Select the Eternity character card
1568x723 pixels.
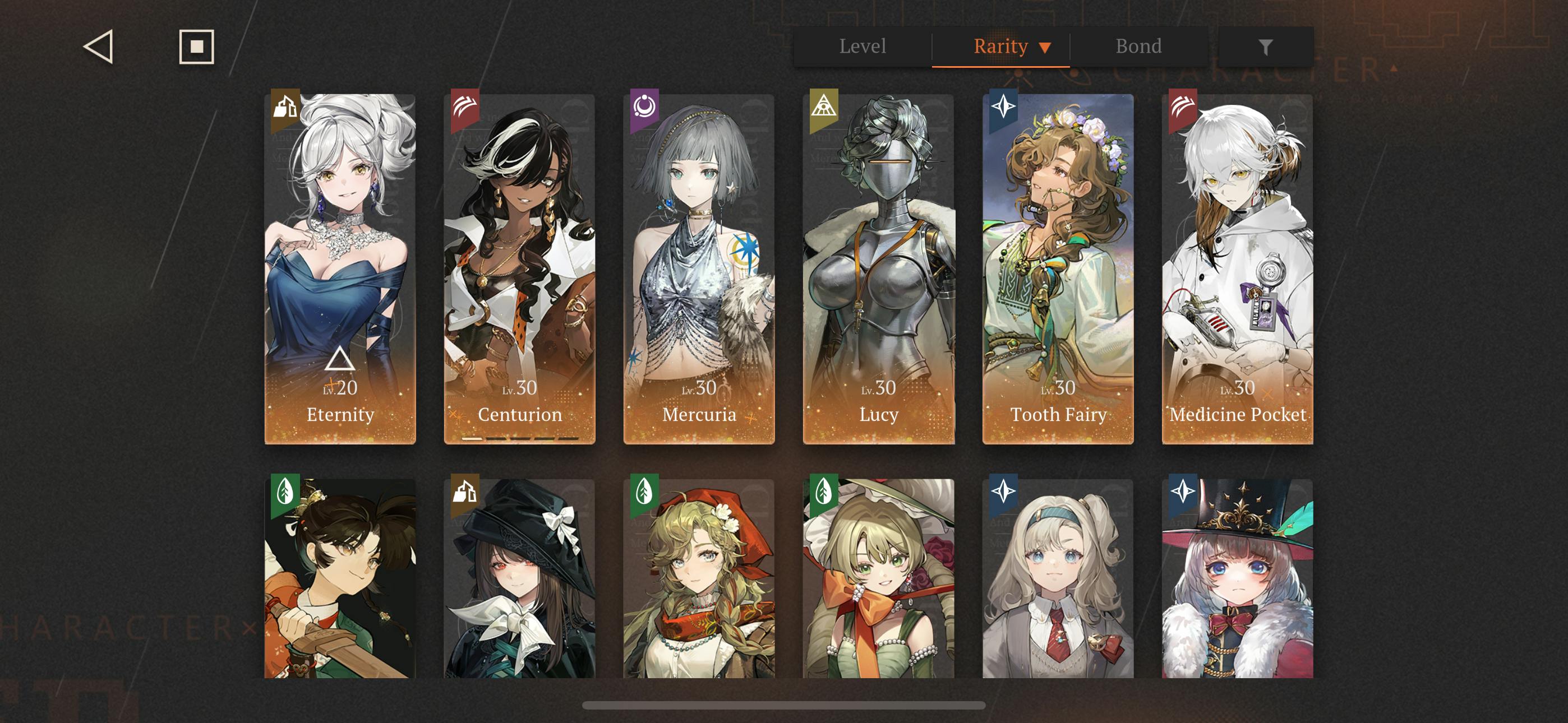(340, 269)
